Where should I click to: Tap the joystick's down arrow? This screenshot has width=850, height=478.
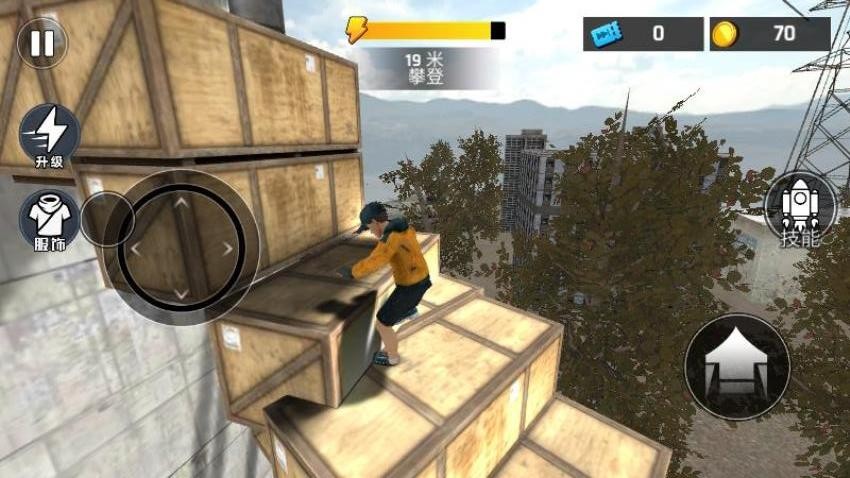(181, 293)
